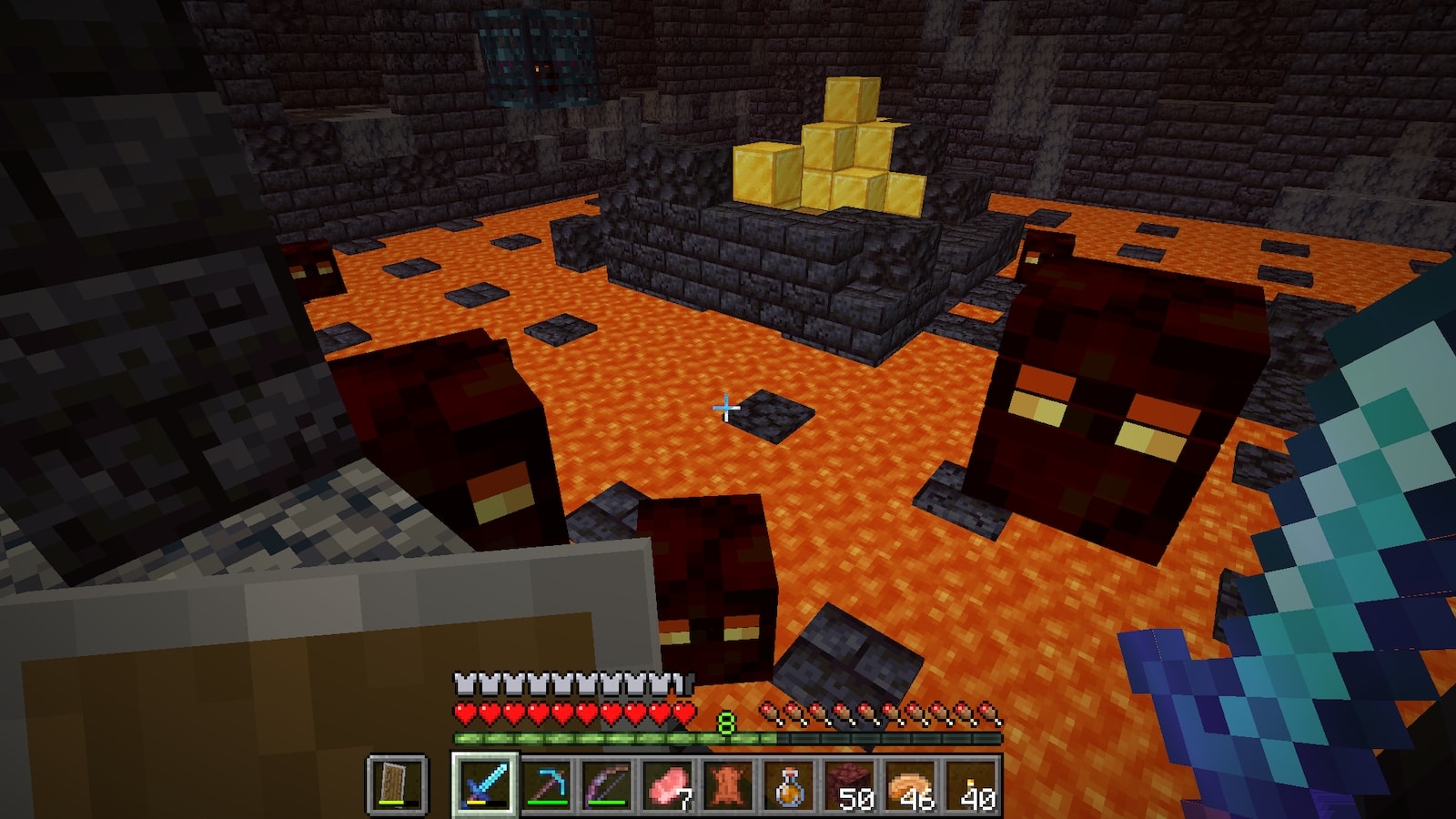
Task: Select the orange potion bottle slot
Action: [790, 784]
